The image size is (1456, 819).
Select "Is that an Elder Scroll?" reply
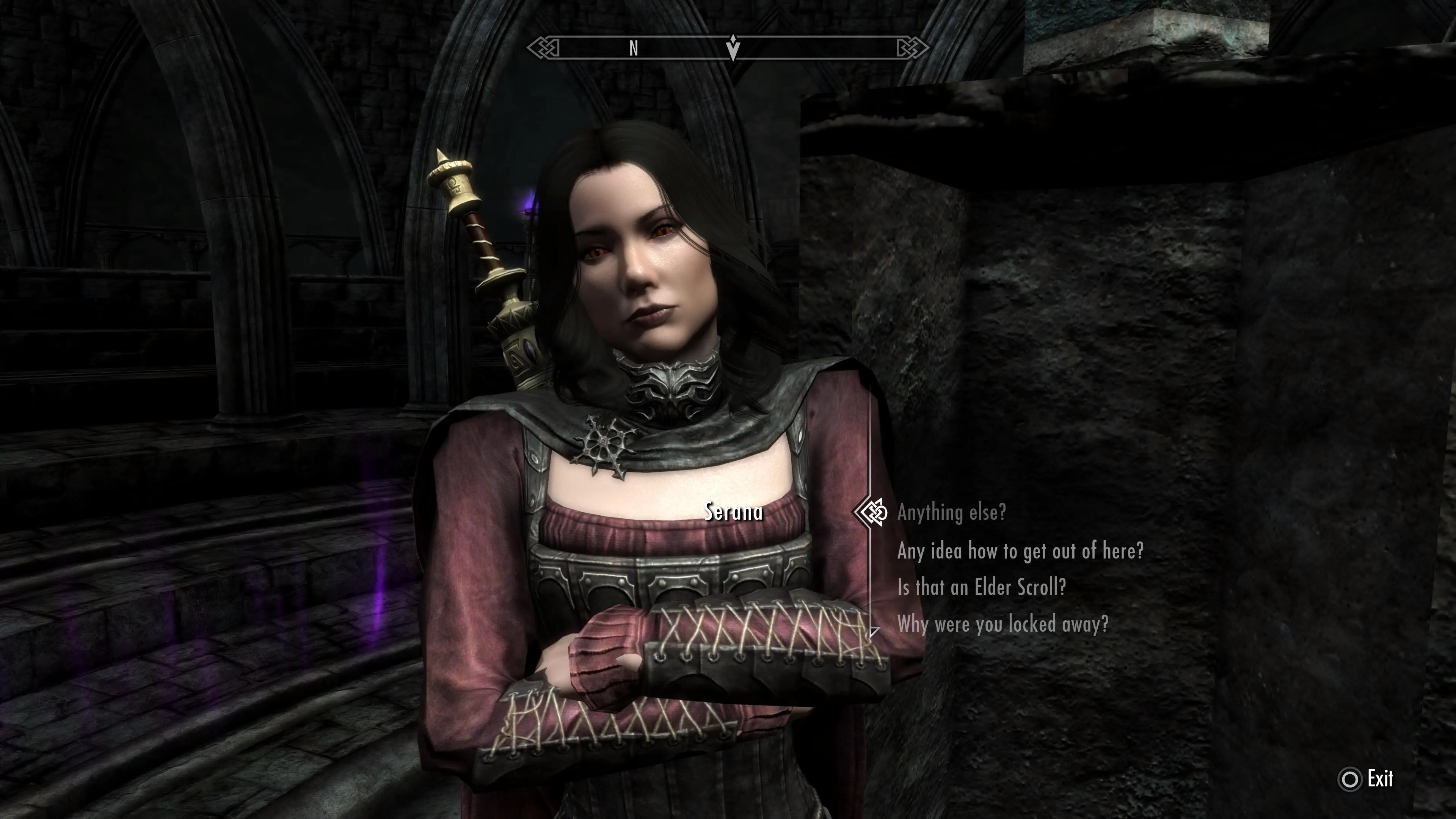click(x=981, y=588)
